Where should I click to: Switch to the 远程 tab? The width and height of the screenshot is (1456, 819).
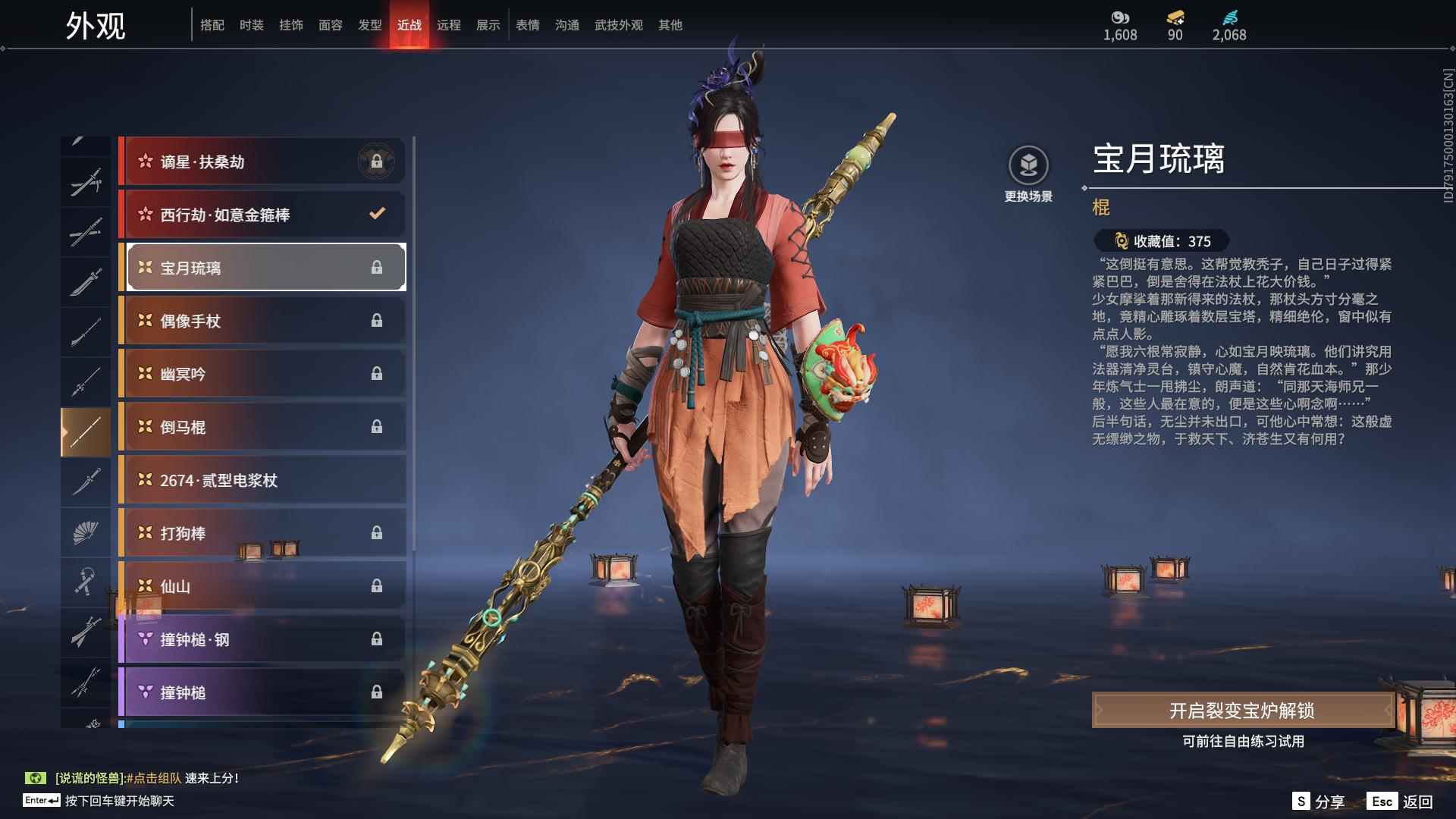click(x=450, y=24)
